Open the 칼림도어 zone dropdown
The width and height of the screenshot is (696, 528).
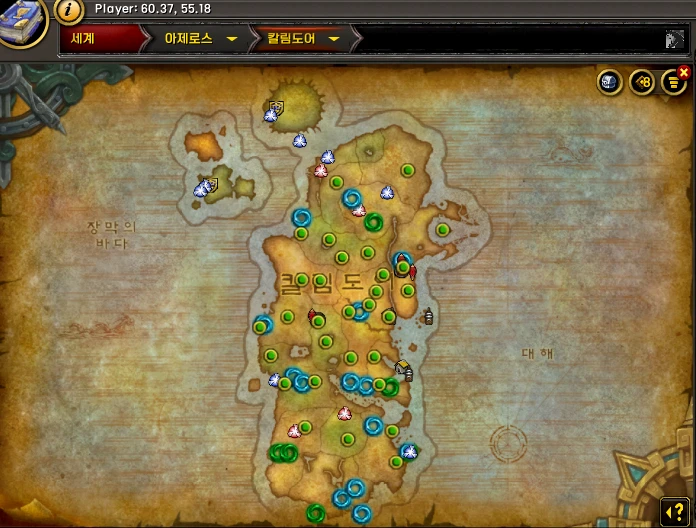[x=334, y=39]
